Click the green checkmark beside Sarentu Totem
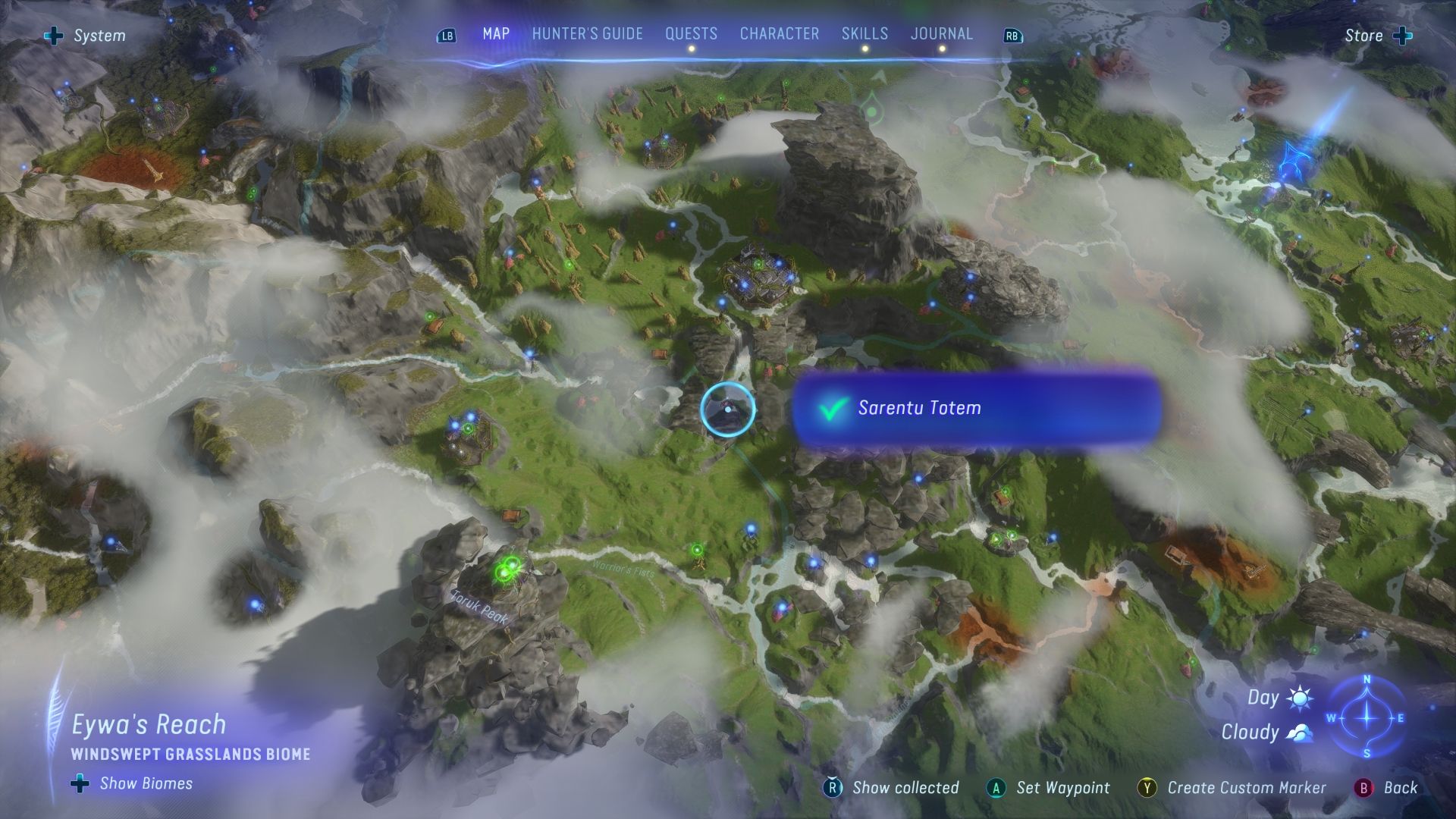Viewport: 1456px width, 819px height. pyautogui.click(x=832, y=408)
